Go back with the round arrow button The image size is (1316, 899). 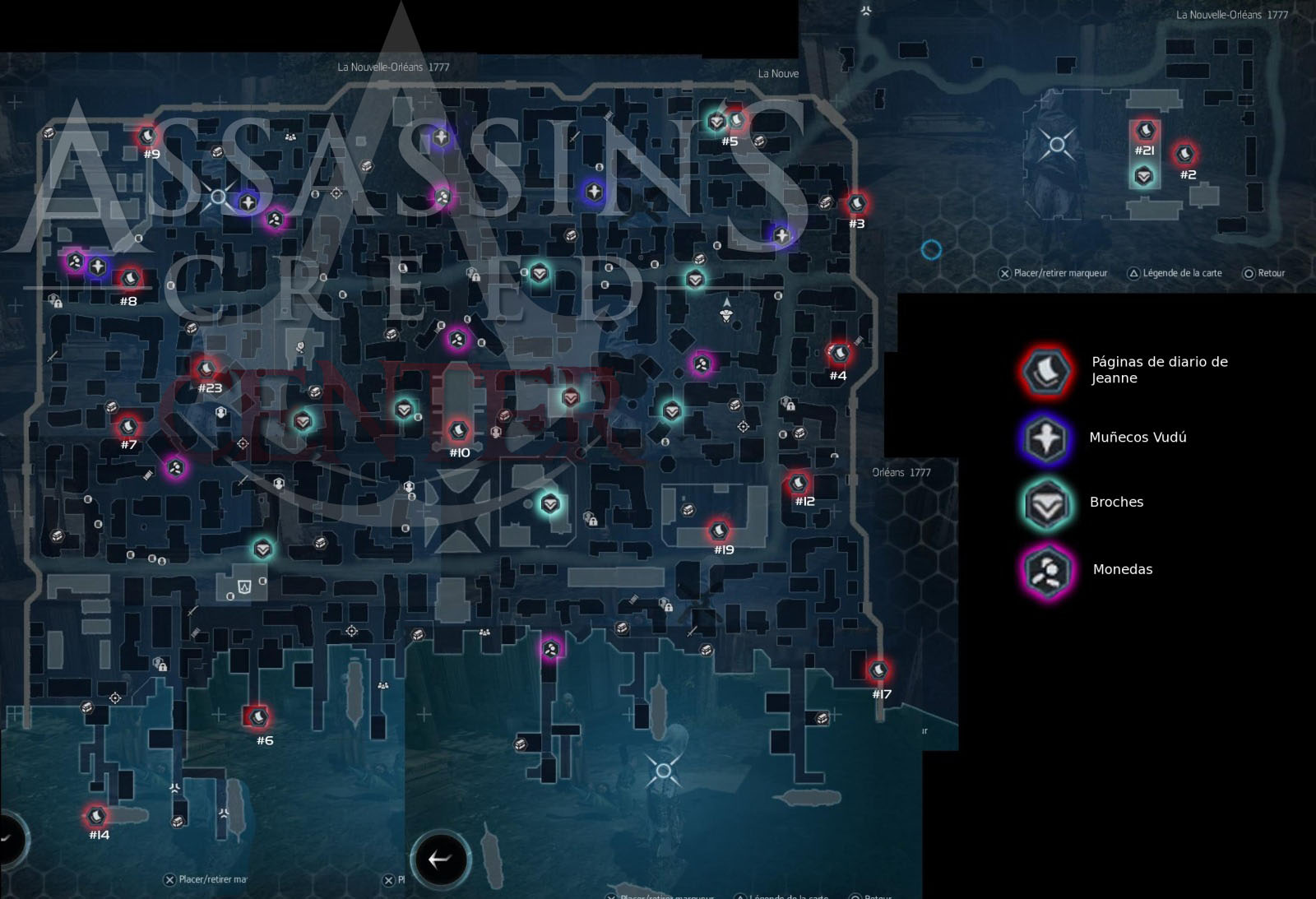tap(440, 860)
